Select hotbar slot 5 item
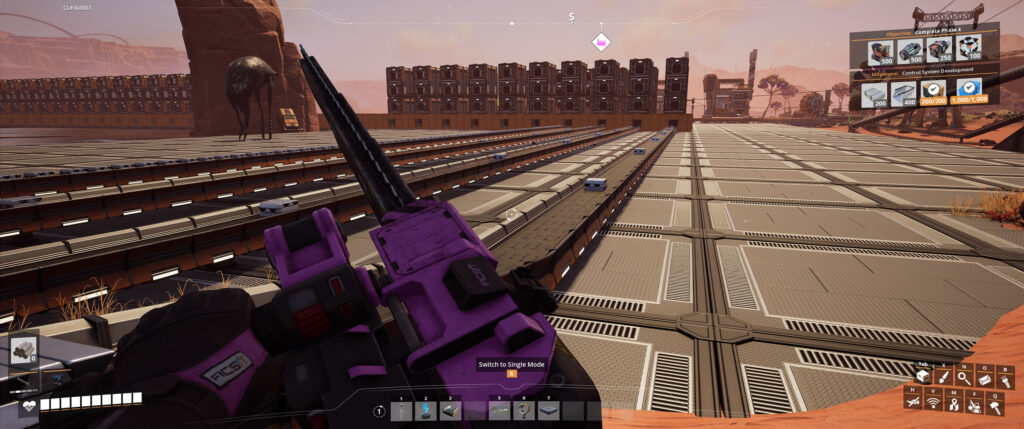Screen dimensions: 1024x429 pos(498,411)
